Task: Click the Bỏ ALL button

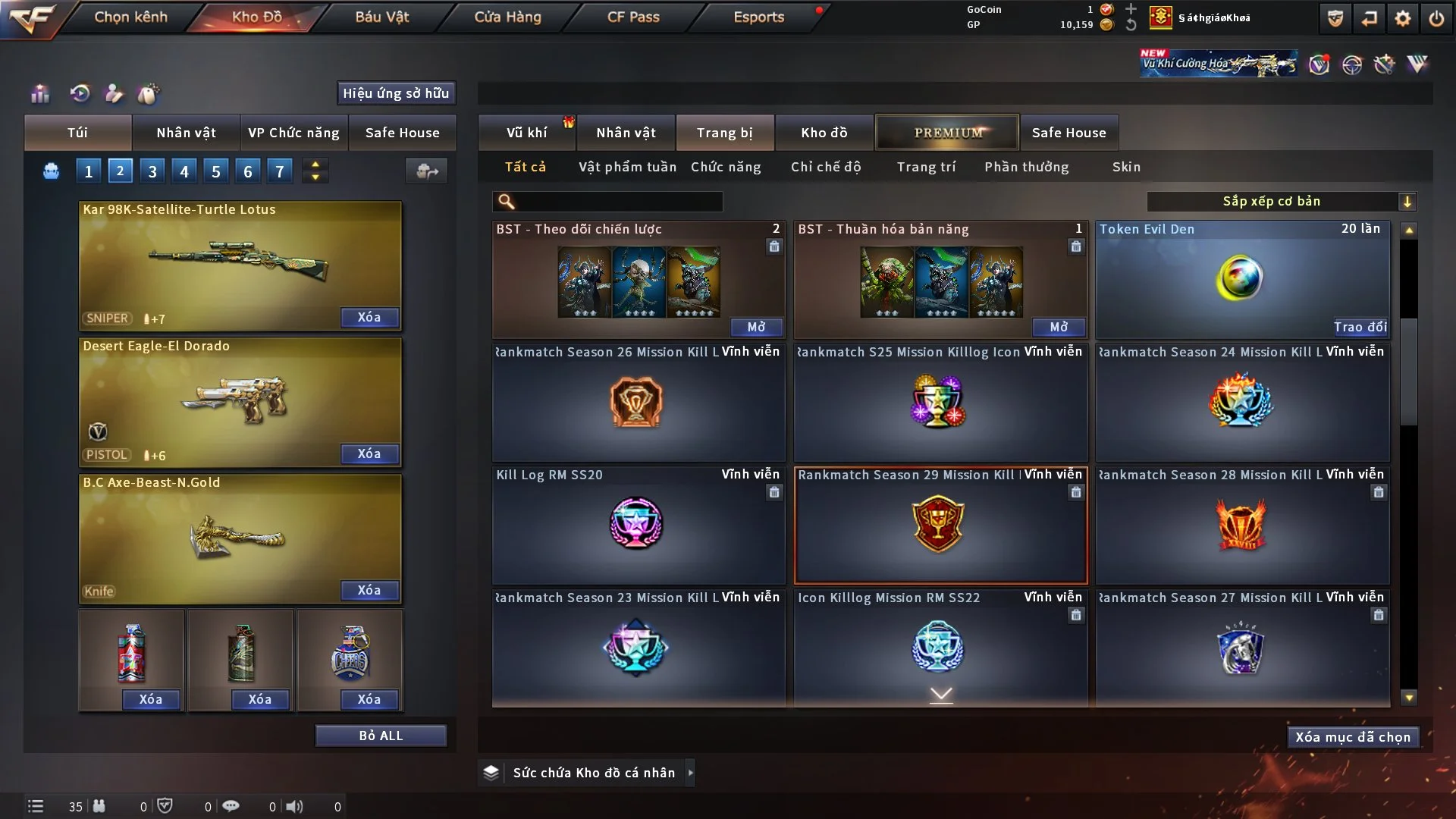Action: 381,736
